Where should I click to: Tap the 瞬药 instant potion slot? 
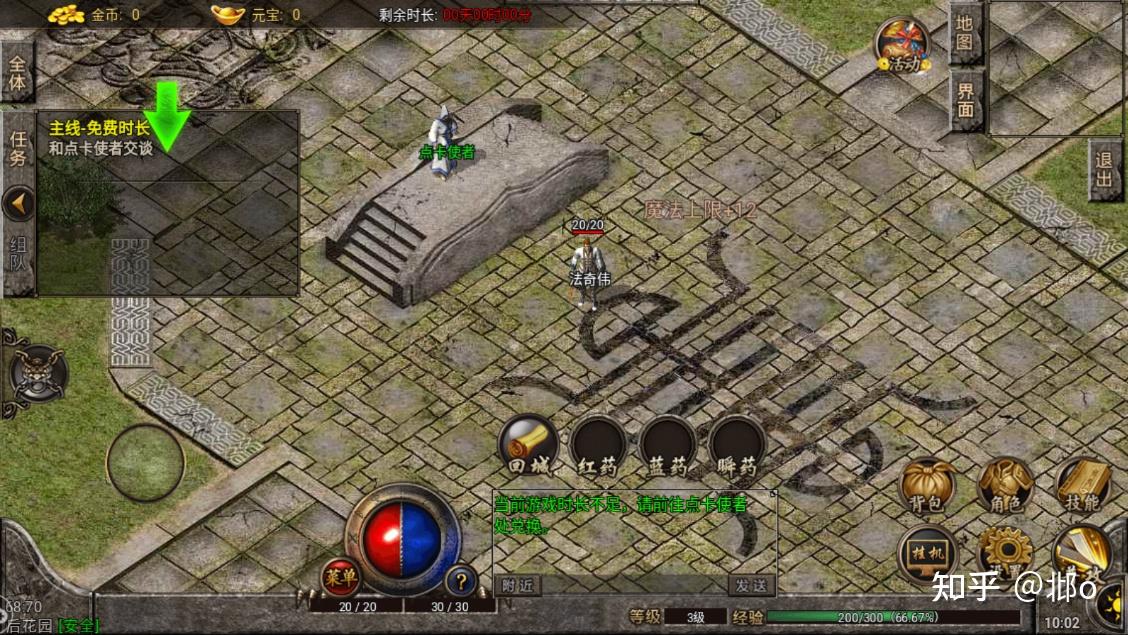738,446
